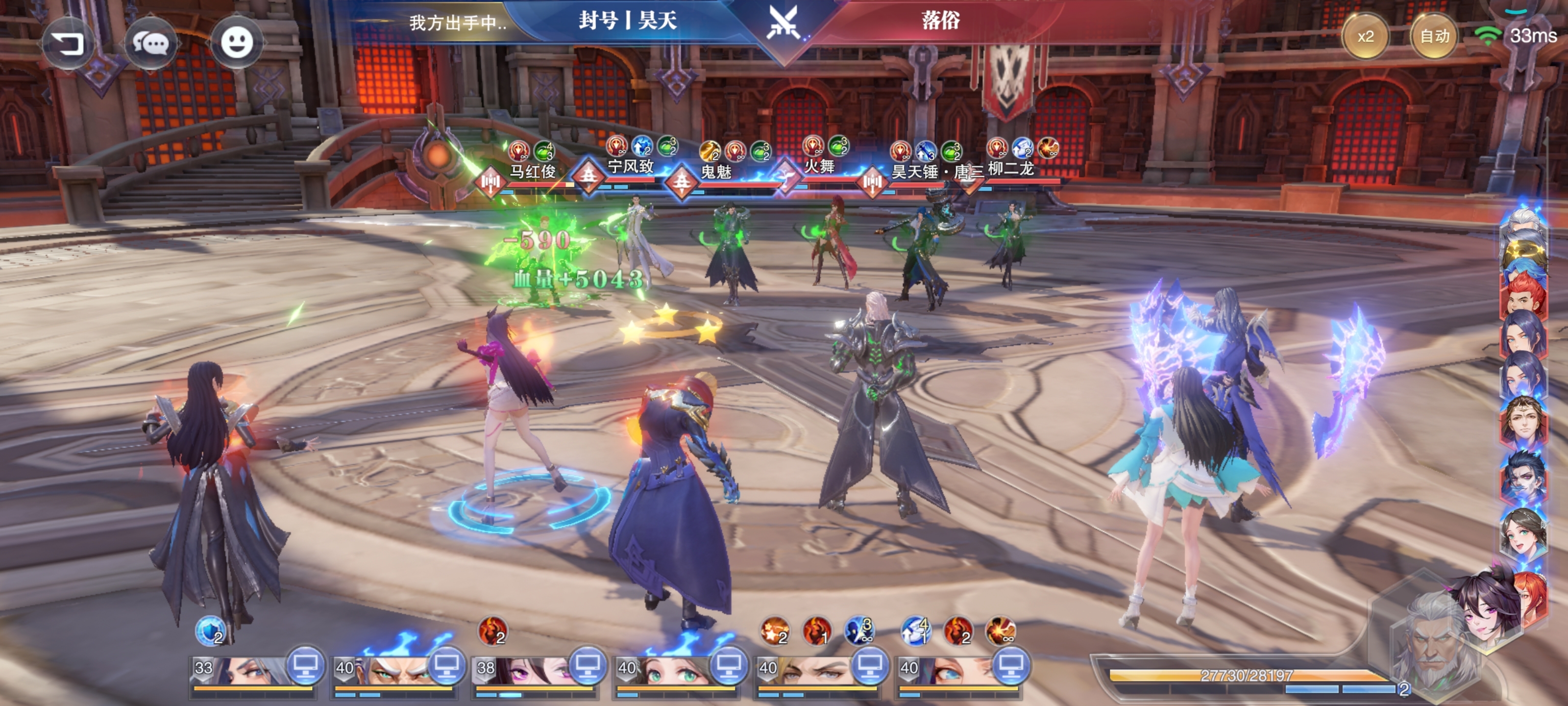Toggle the x2 battle speed
The width and height of the screenshot is (1568, 706).
(x=1365, y=37)
